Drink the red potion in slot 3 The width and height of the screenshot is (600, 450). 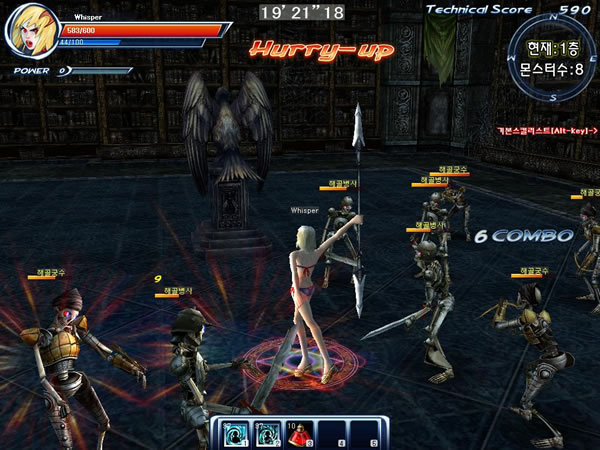[298, 433]
